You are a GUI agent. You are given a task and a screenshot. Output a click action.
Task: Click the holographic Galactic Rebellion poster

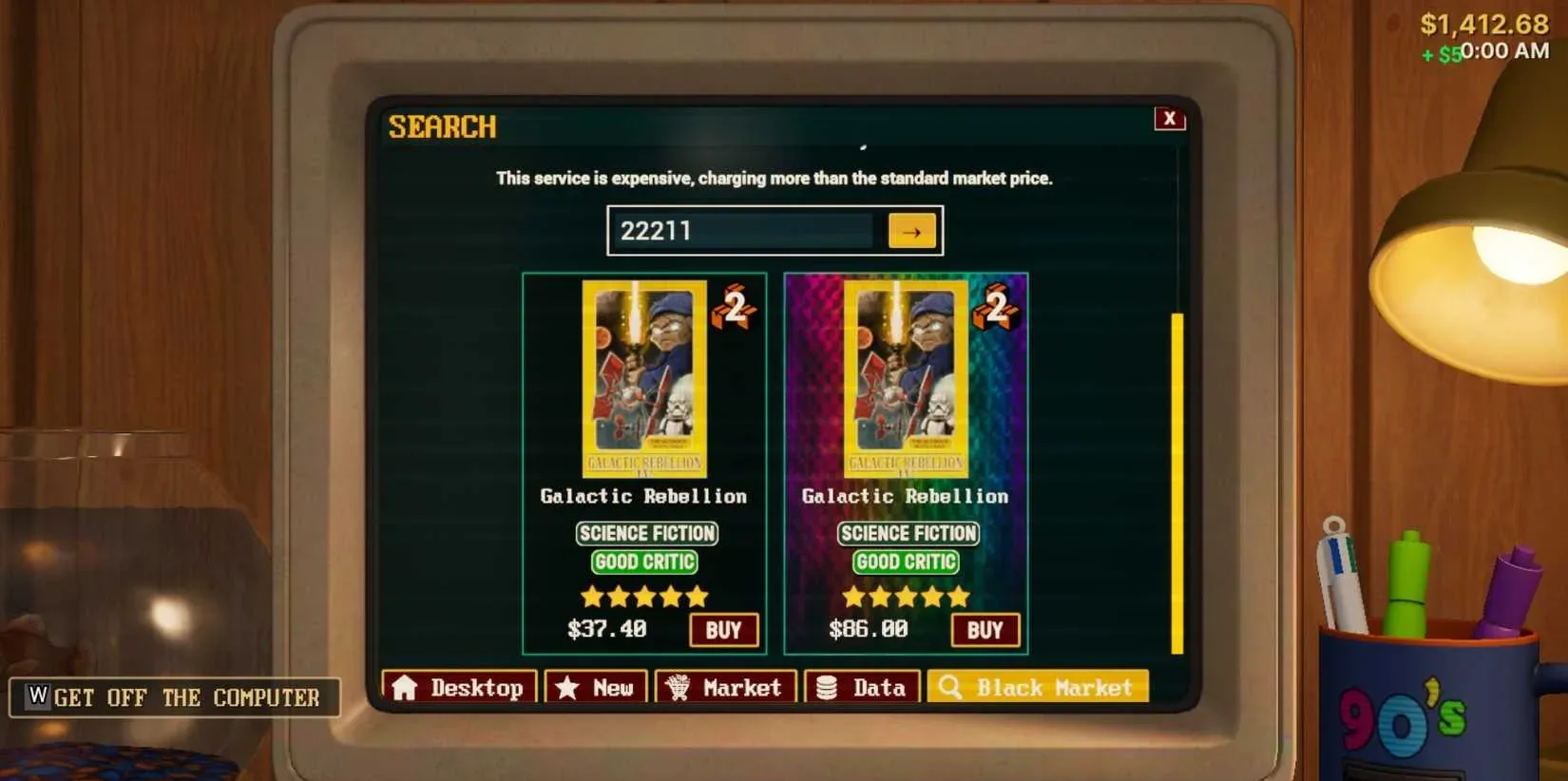click(x=906, y=380)
